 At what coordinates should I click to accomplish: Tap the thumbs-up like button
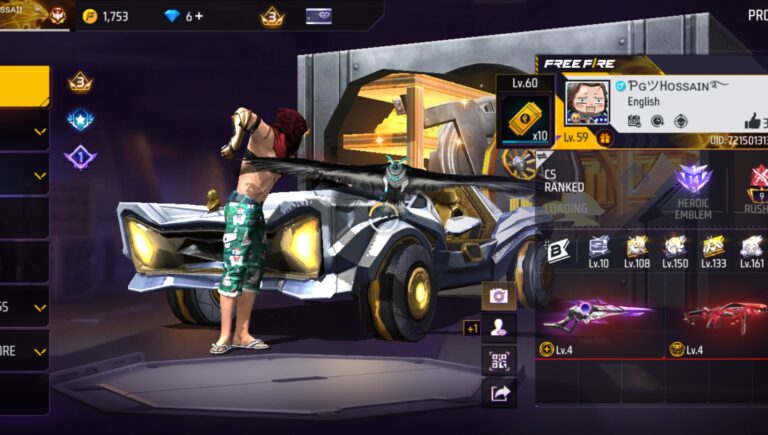752,121
